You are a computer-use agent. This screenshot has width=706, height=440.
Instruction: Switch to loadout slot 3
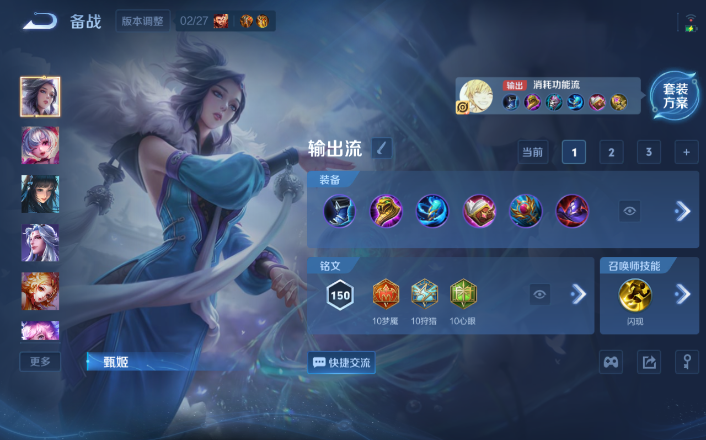649,152
